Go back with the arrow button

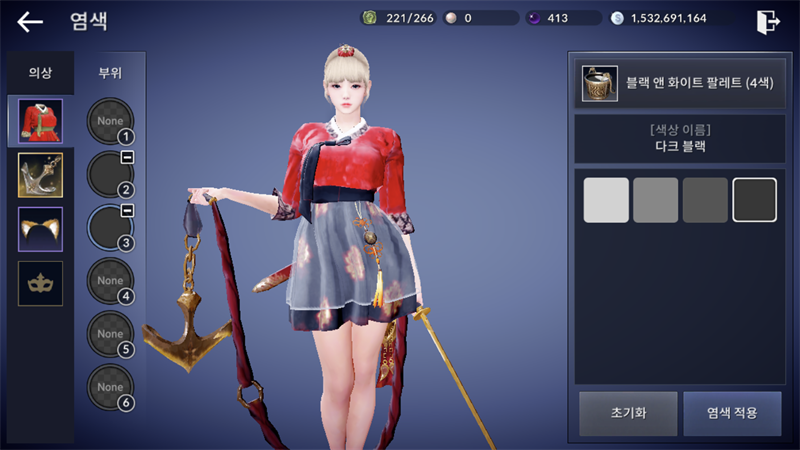30,21
